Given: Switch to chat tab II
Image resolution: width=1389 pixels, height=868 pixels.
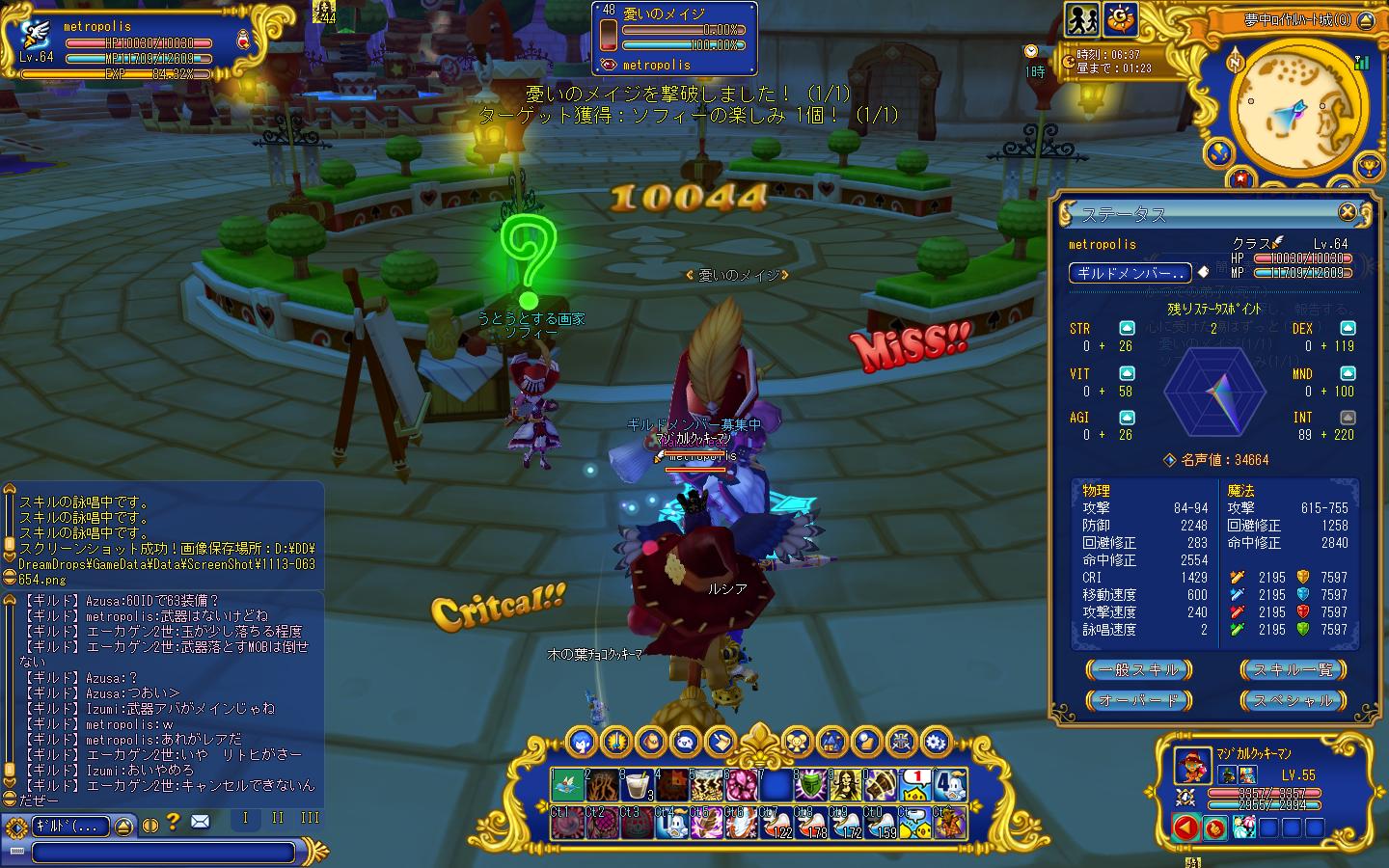Looking at the screenshot, I should (278, 818).
